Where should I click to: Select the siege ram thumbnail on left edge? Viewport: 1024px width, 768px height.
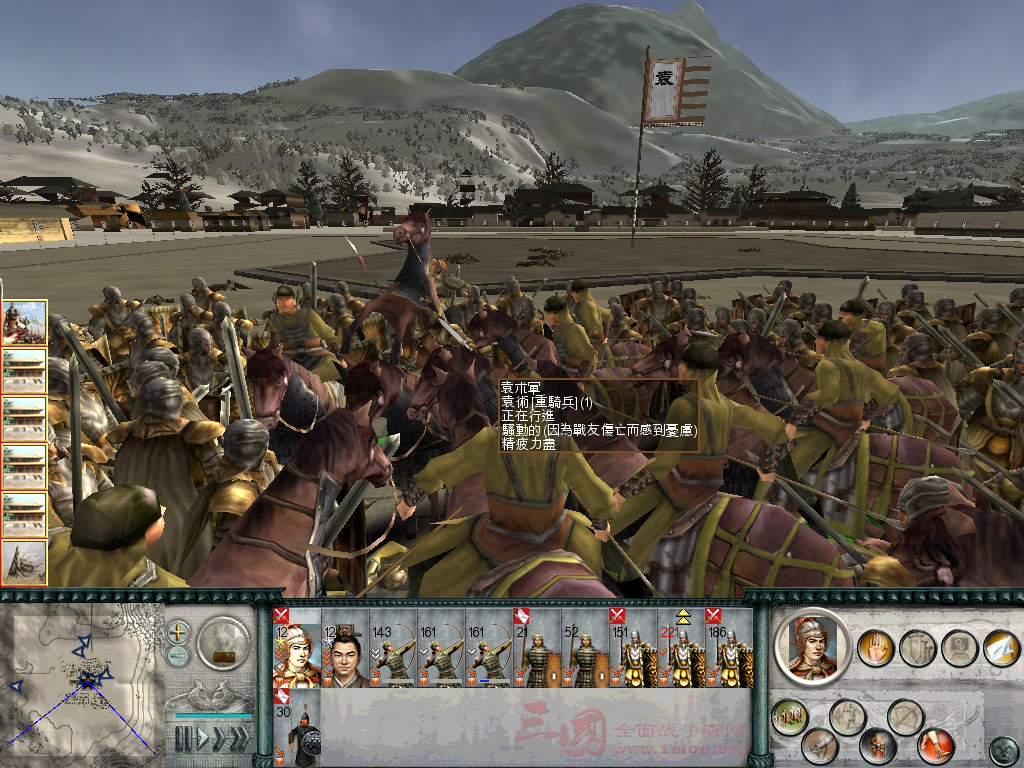(24, 562)
